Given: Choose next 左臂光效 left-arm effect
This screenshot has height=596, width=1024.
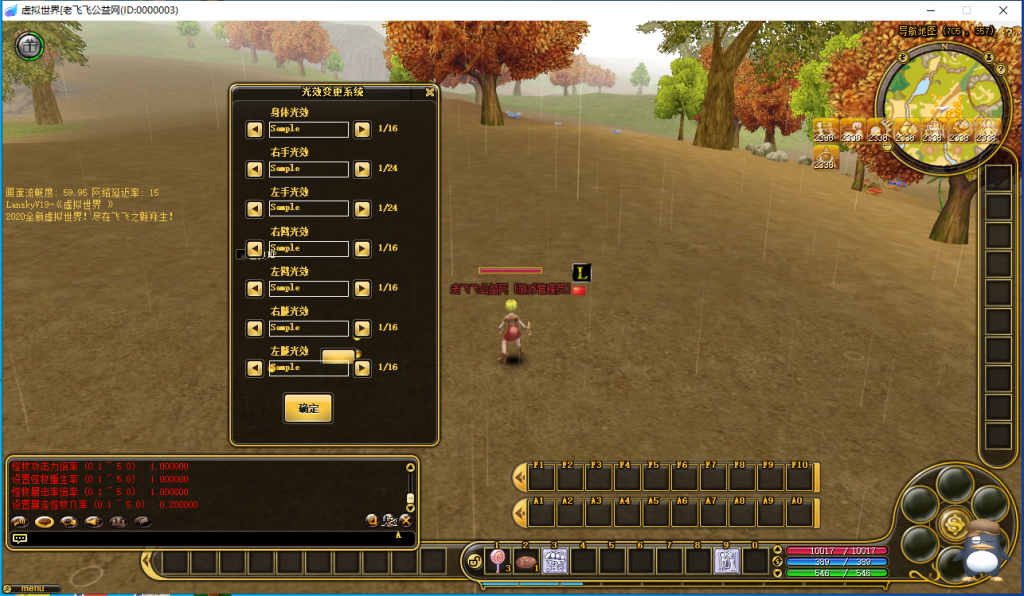Looking at the screenshot, I should coord(362,288).
